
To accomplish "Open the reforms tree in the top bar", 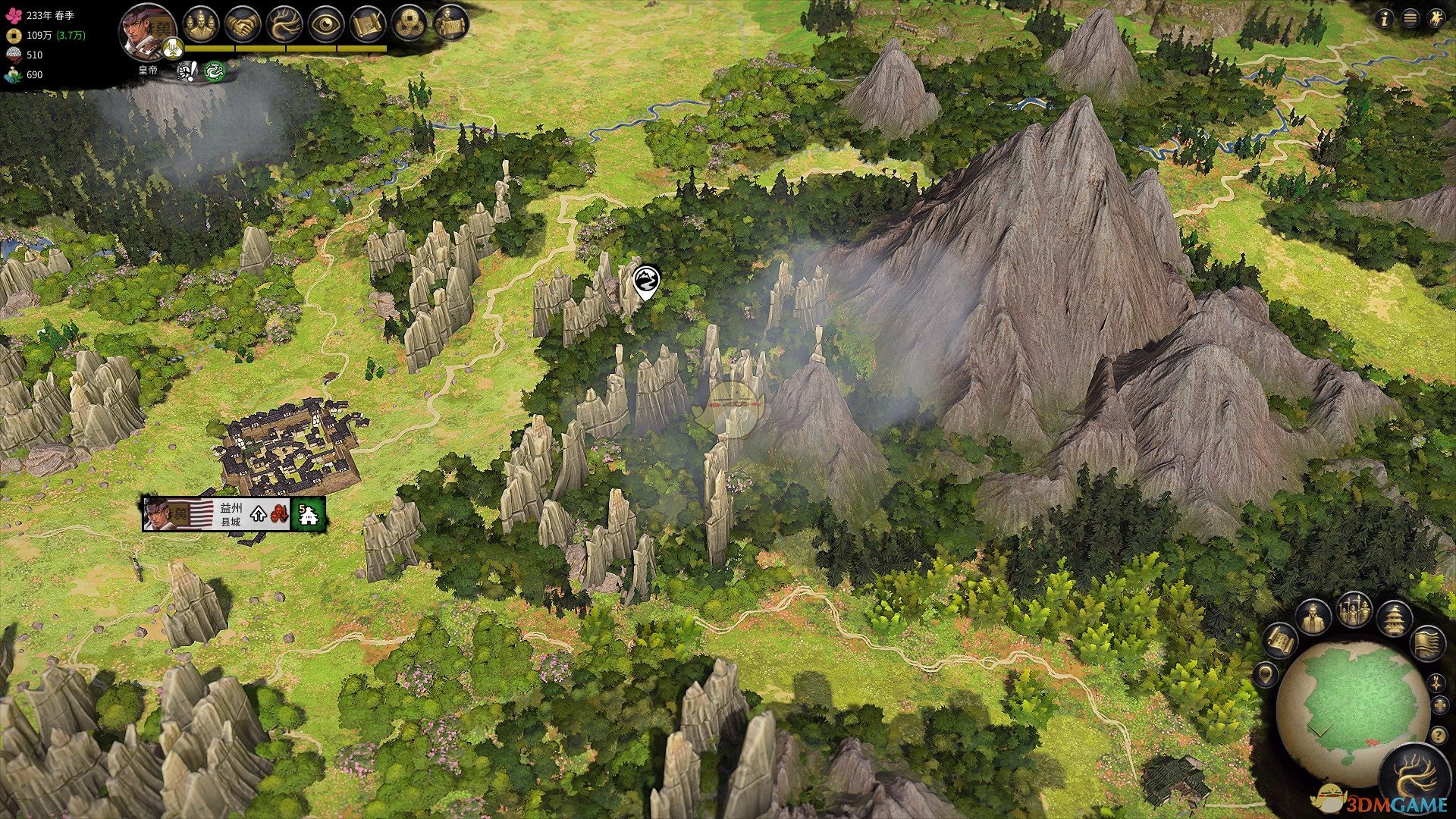I will (285, 24).
